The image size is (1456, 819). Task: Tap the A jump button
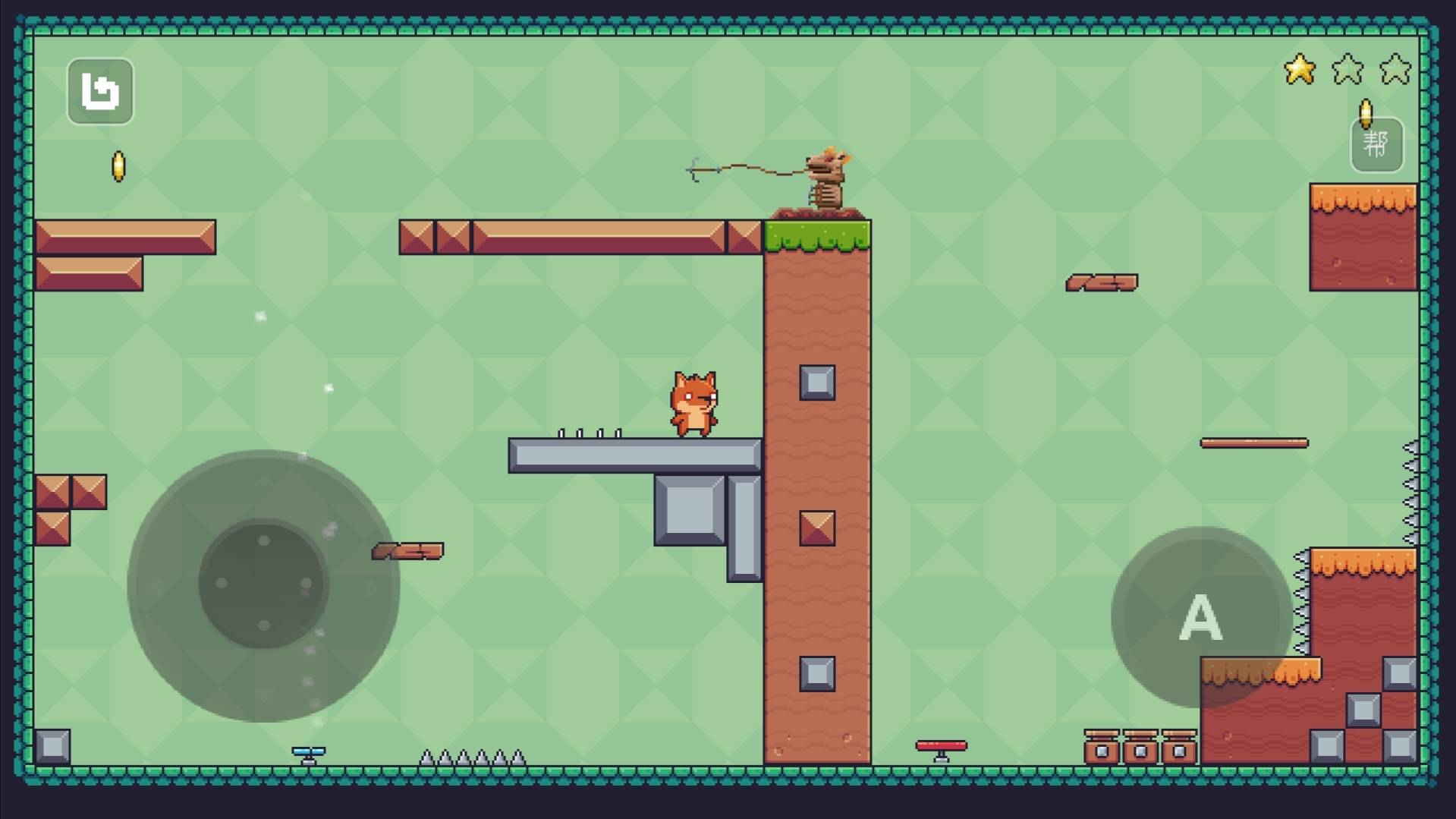[1200, 616]
